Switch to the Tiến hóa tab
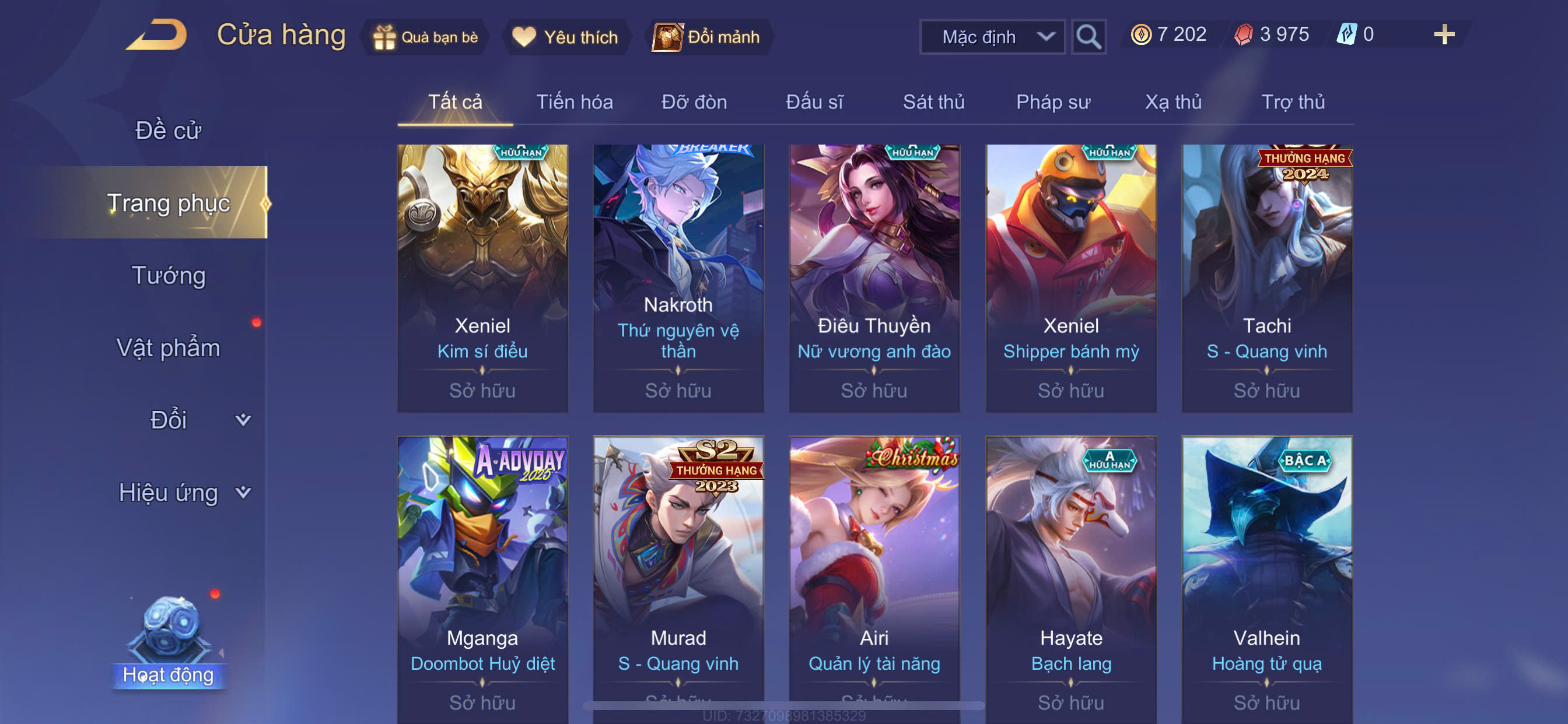 coord(574,101)
